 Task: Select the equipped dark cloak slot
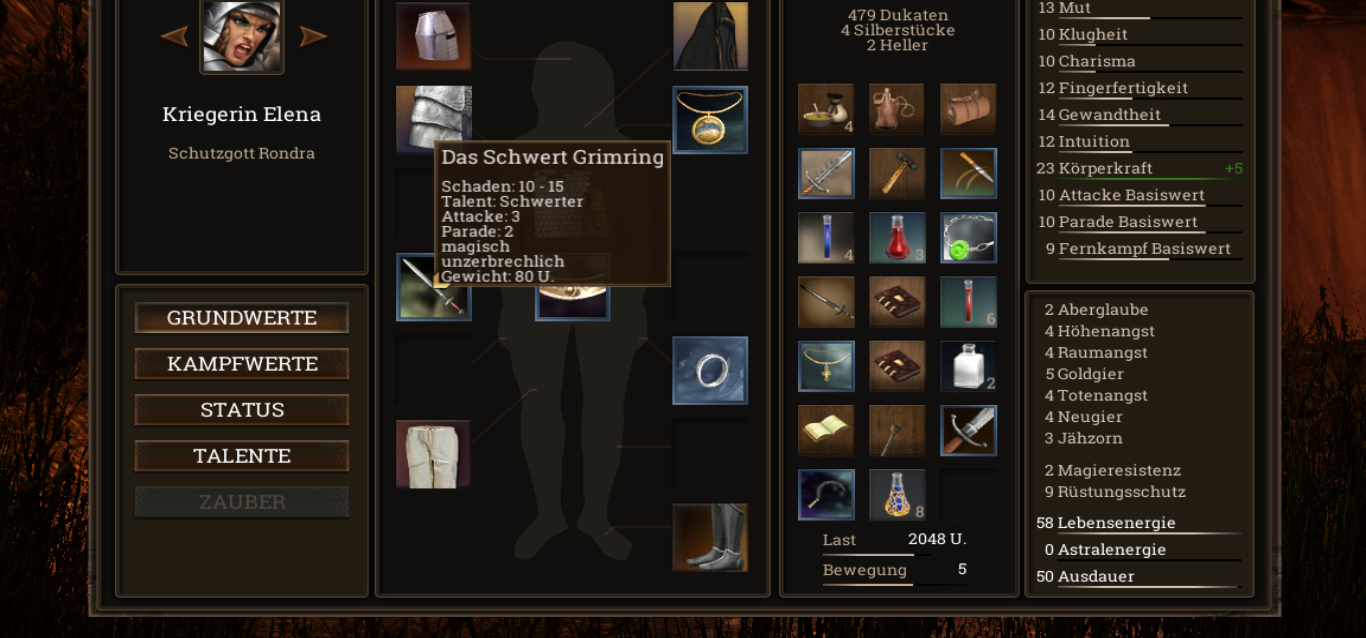(710, 36)
